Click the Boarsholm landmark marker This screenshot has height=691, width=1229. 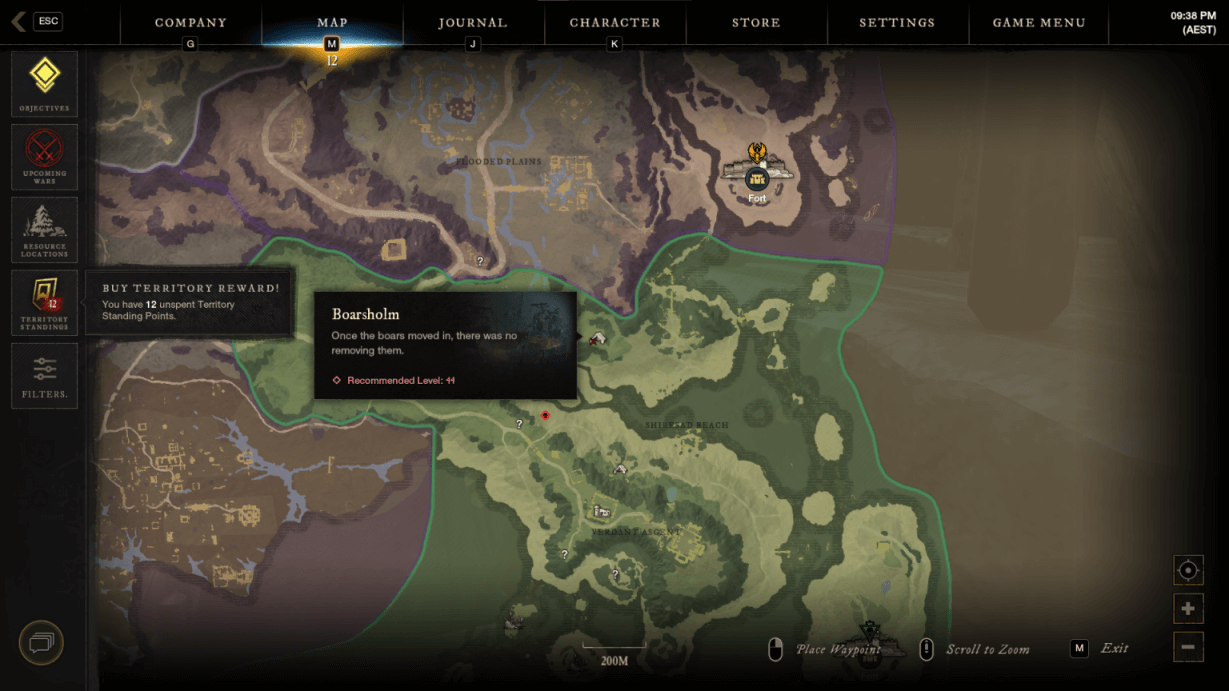(x=598, y=339)
